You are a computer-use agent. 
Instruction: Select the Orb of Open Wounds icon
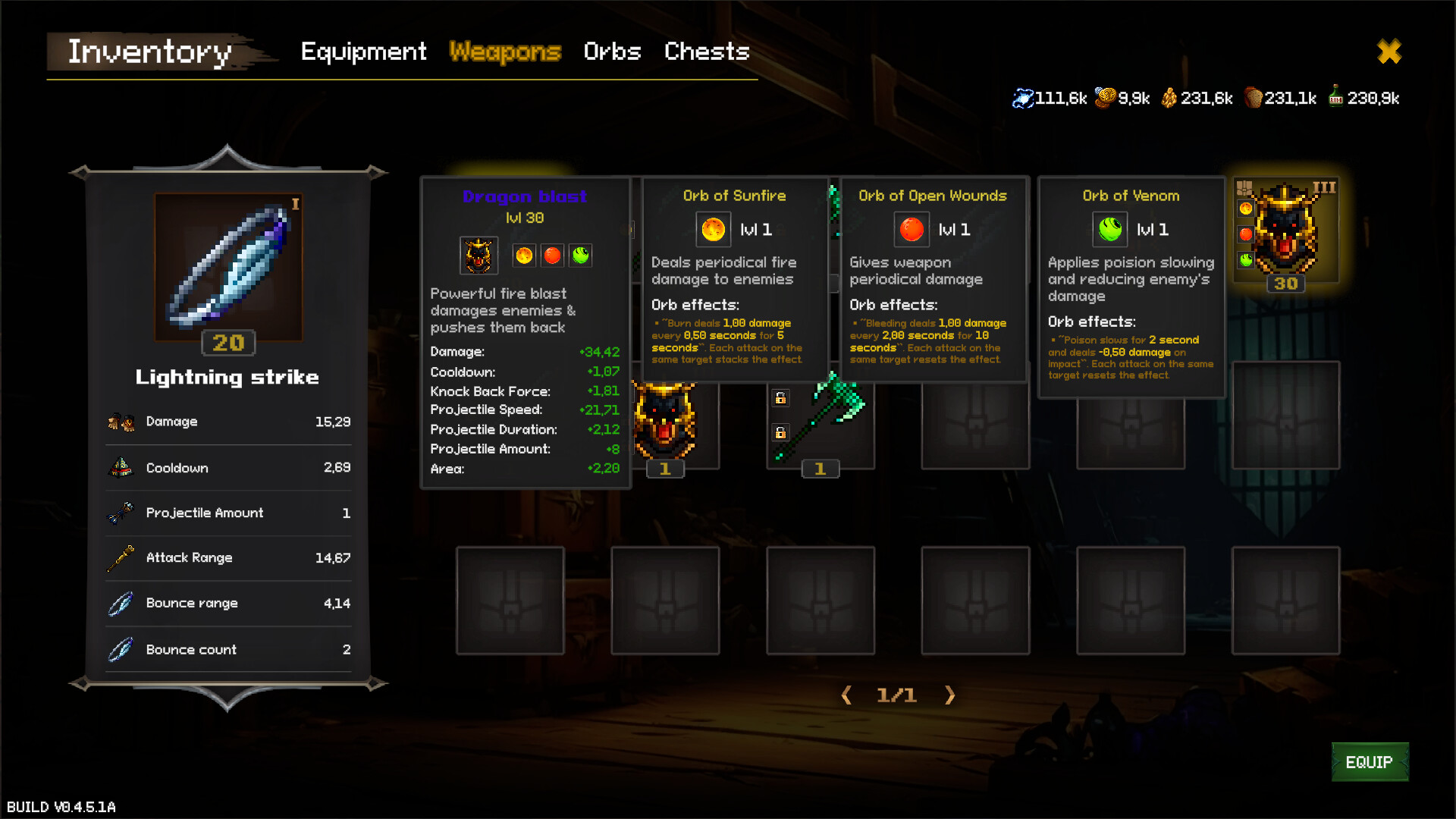[911, 229]
